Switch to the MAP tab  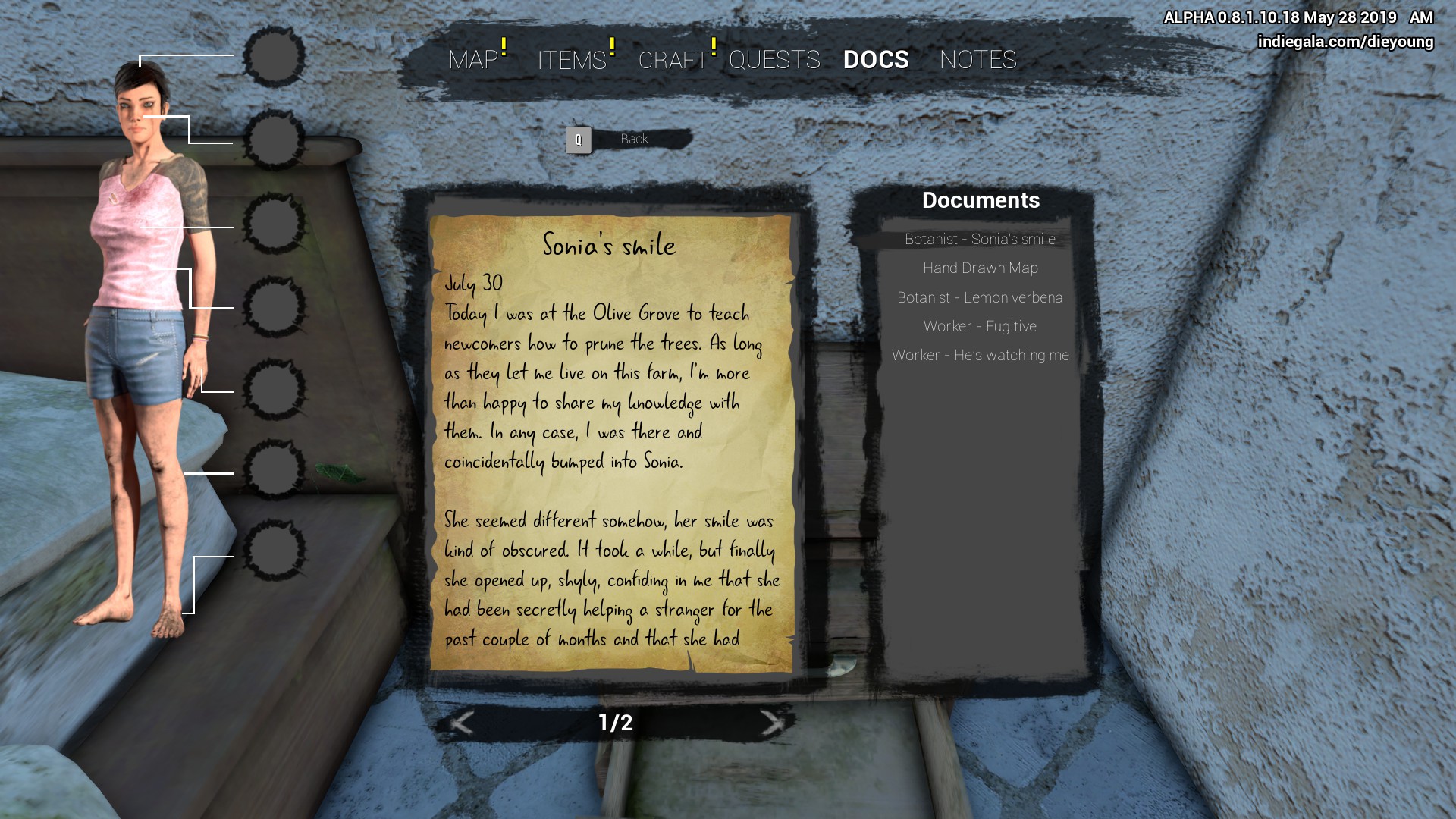(x=473, y=60)
